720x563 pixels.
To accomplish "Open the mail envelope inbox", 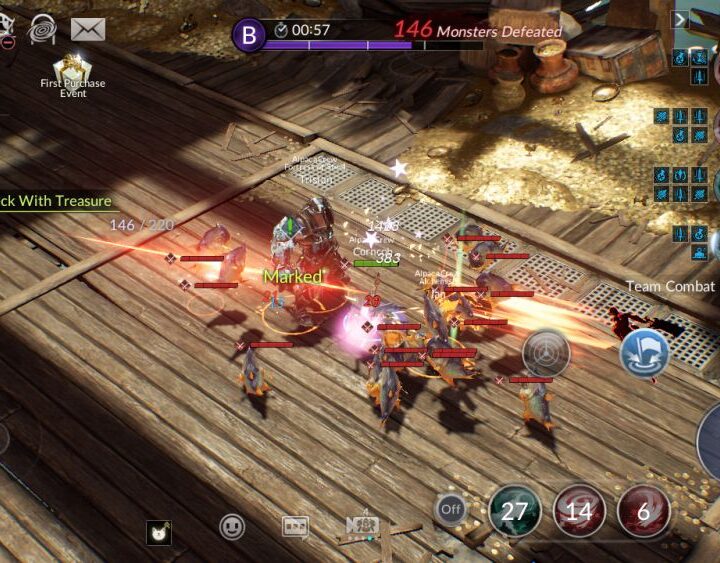I will (x=88, y=29).
